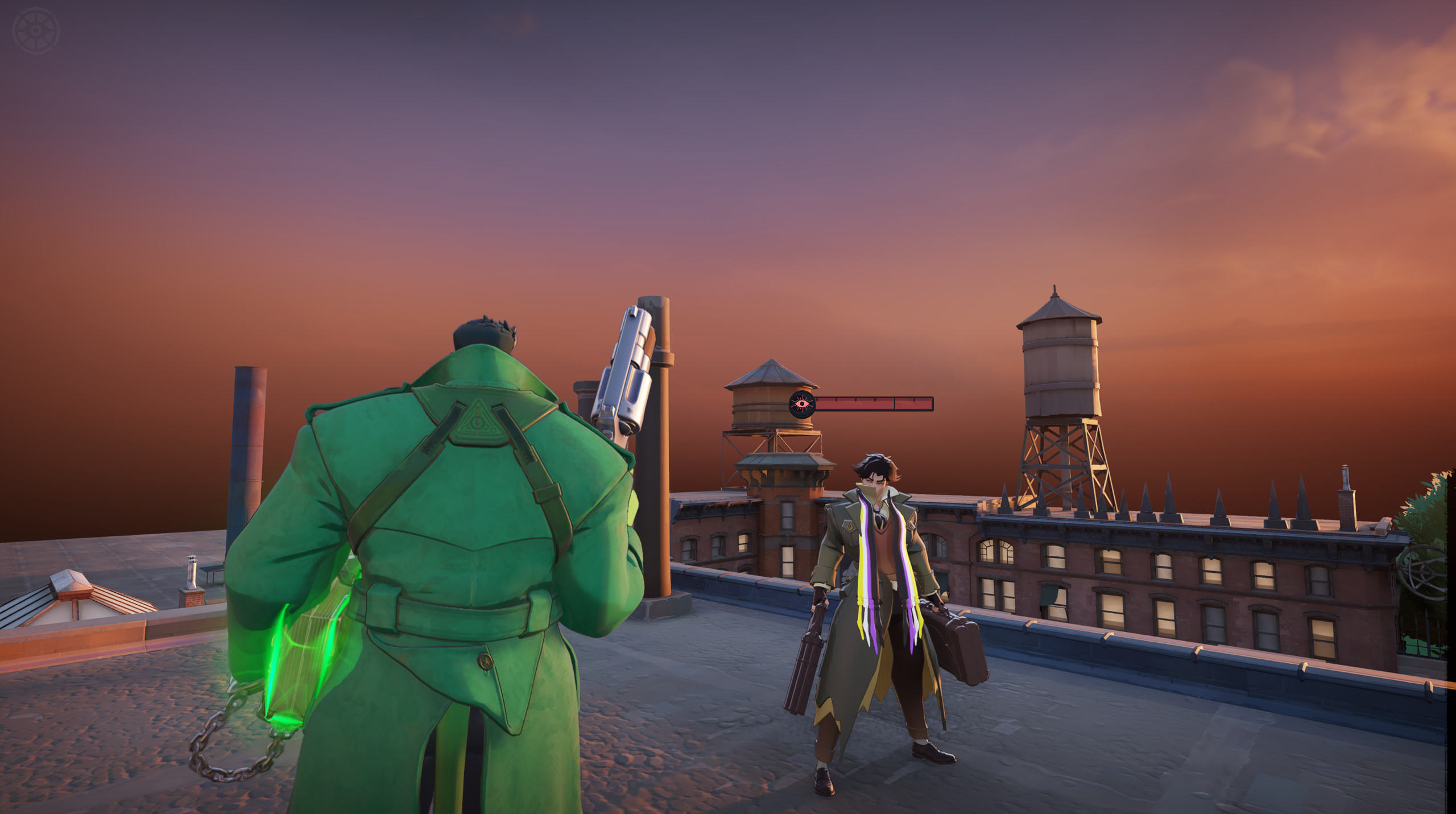The image size is (1456, 814).
Task: Select the red eye icon beside the health bar
Action: tap(802, 404)
